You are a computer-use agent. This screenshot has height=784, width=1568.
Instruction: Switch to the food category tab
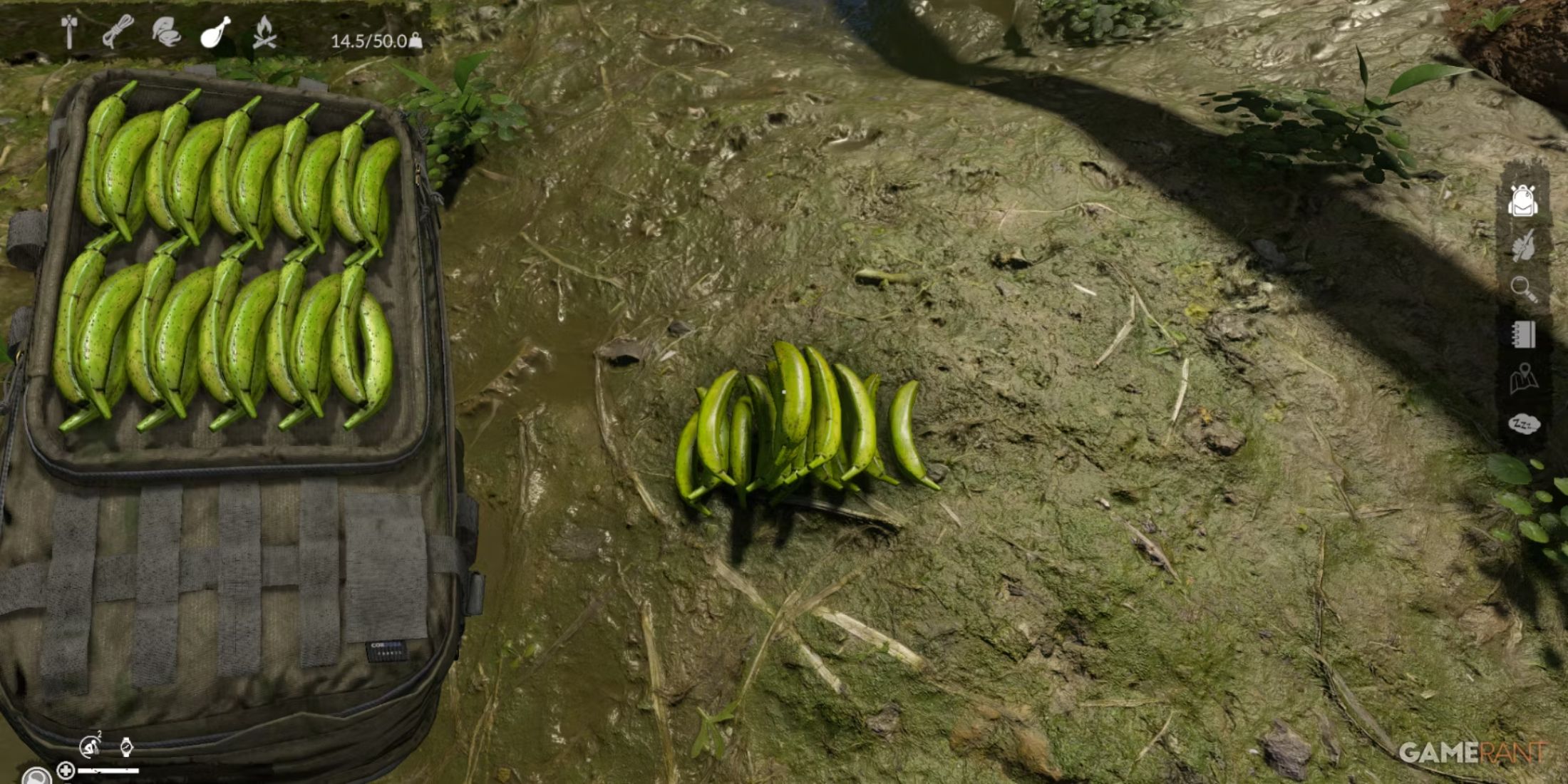pos(215,32)
